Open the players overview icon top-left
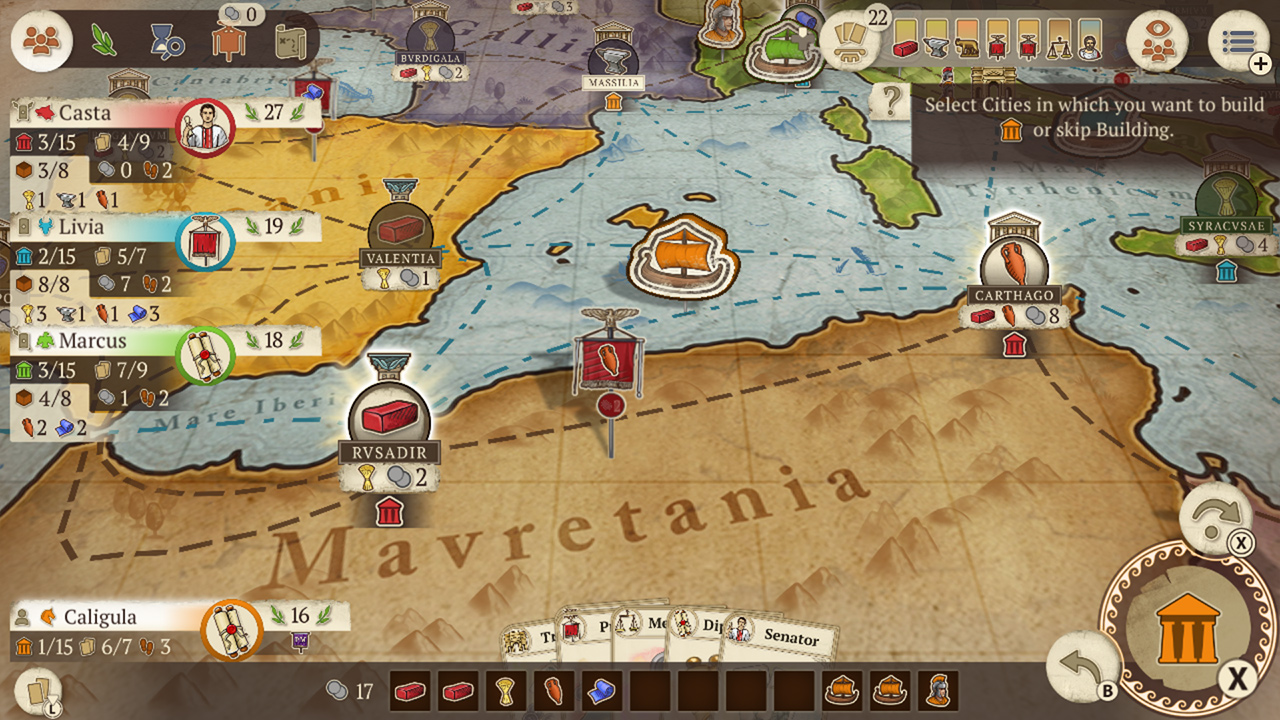 tap(40, 40)
